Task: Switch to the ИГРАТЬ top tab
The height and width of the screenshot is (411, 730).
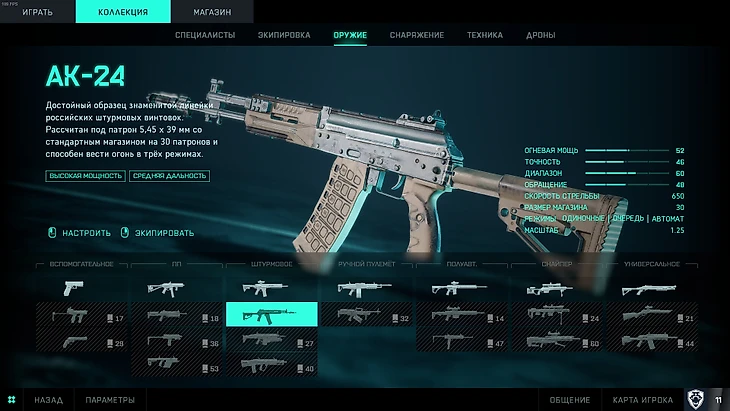Action: click(39, 12)
